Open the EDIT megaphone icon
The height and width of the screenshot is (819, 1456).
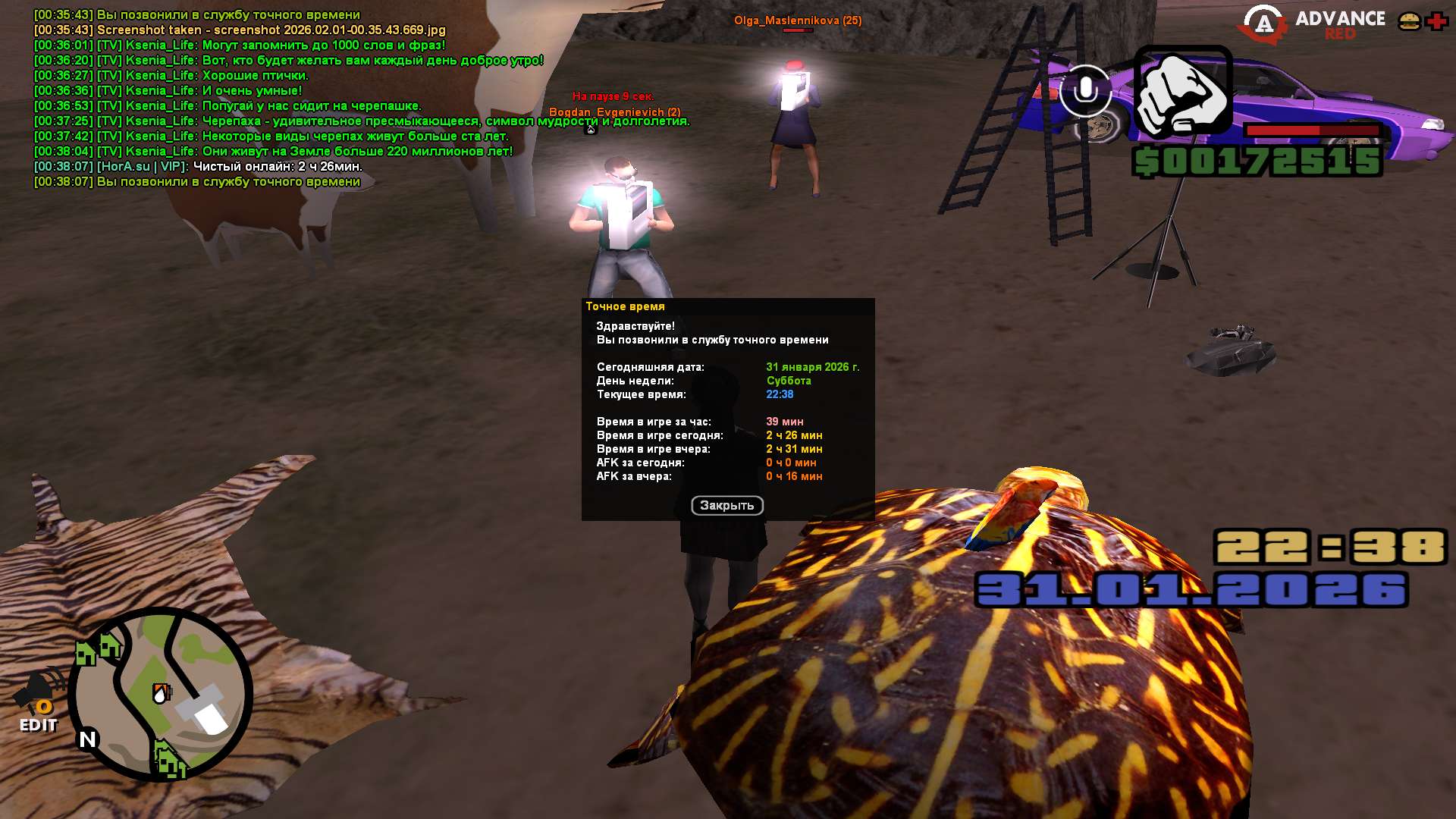(x=38, y=701)
